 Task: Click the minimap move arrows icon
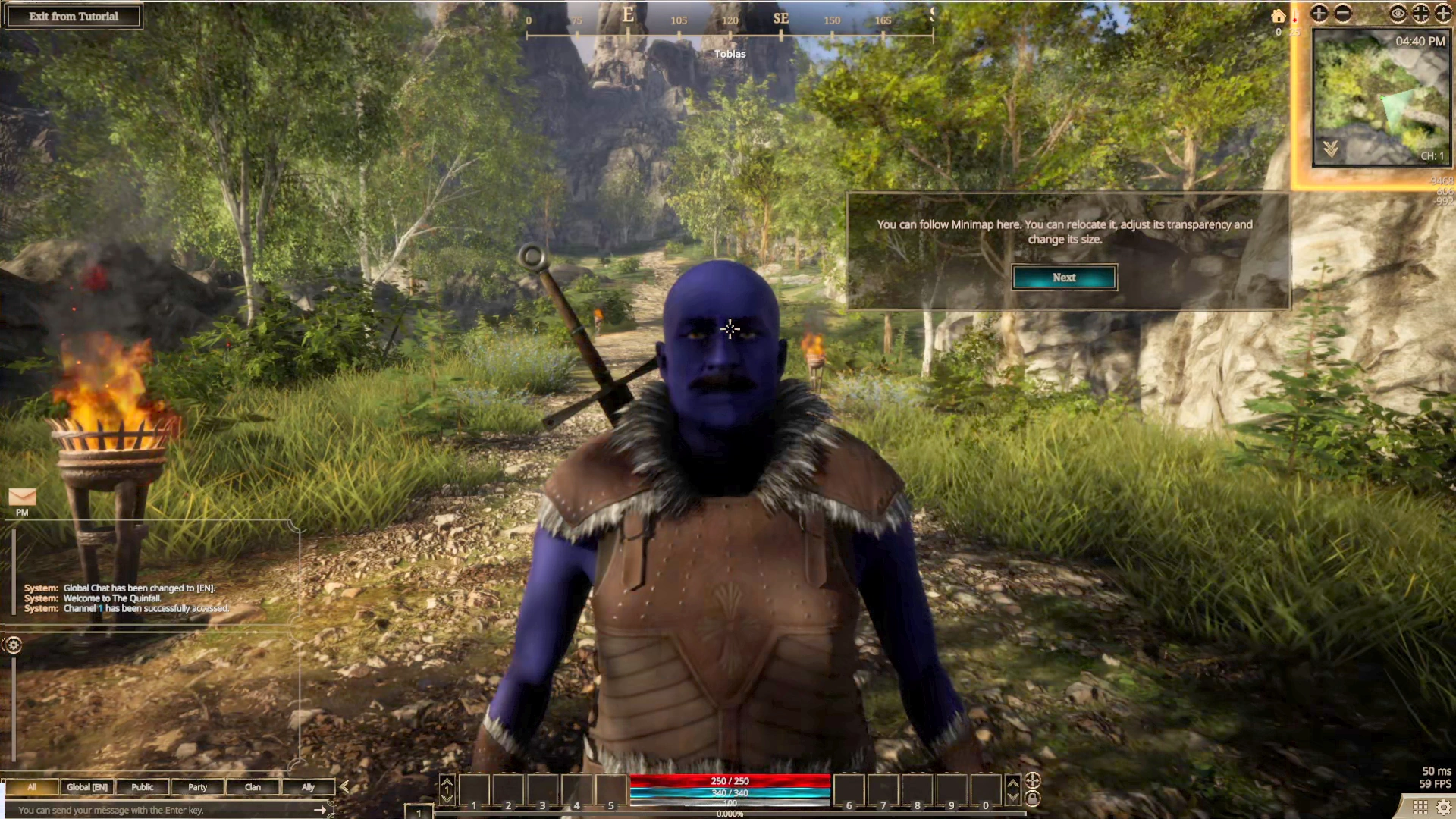pyautogui.click(x=1443, y=14)
